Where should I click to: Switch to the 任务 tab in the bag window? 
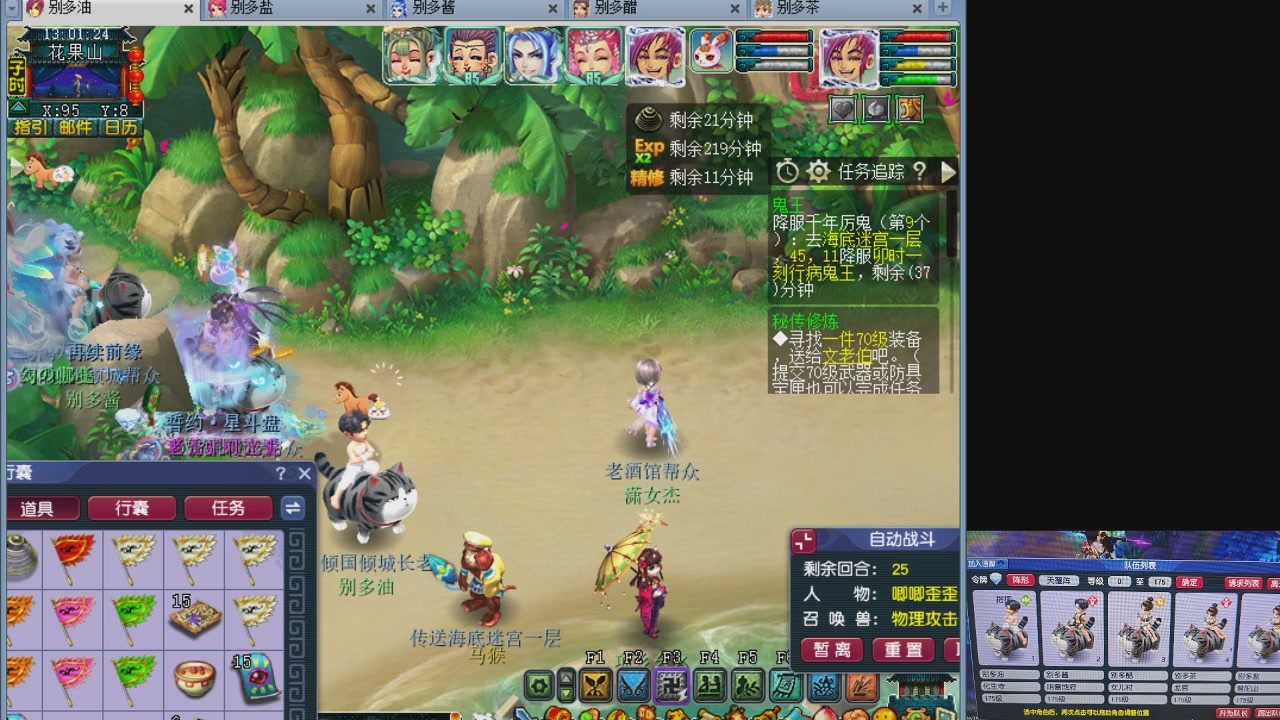[x=228, y=508]
